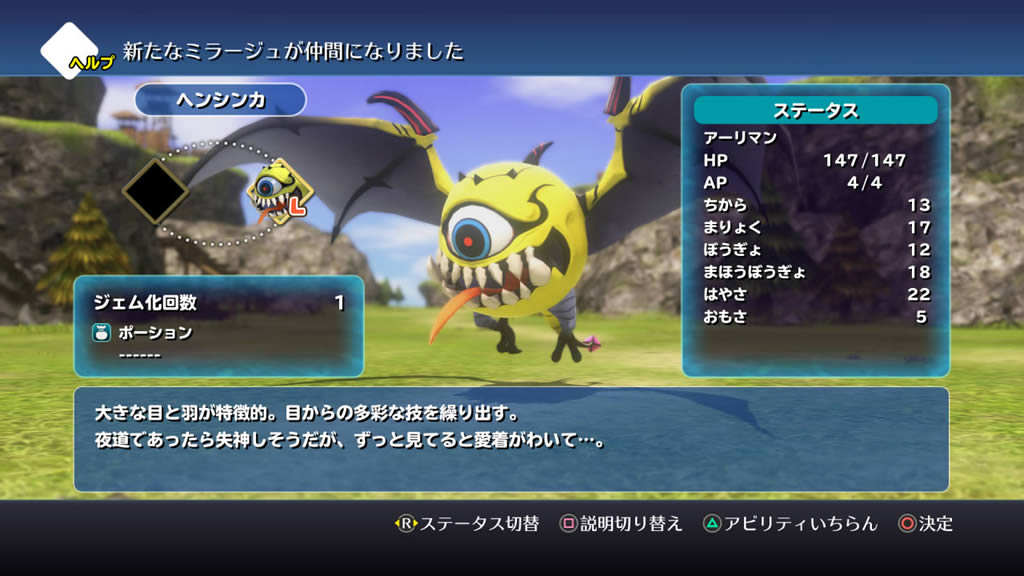Choose the black diamond slot in the chart
Screen dimensions: 1024x576
click(x=156, y=189)
